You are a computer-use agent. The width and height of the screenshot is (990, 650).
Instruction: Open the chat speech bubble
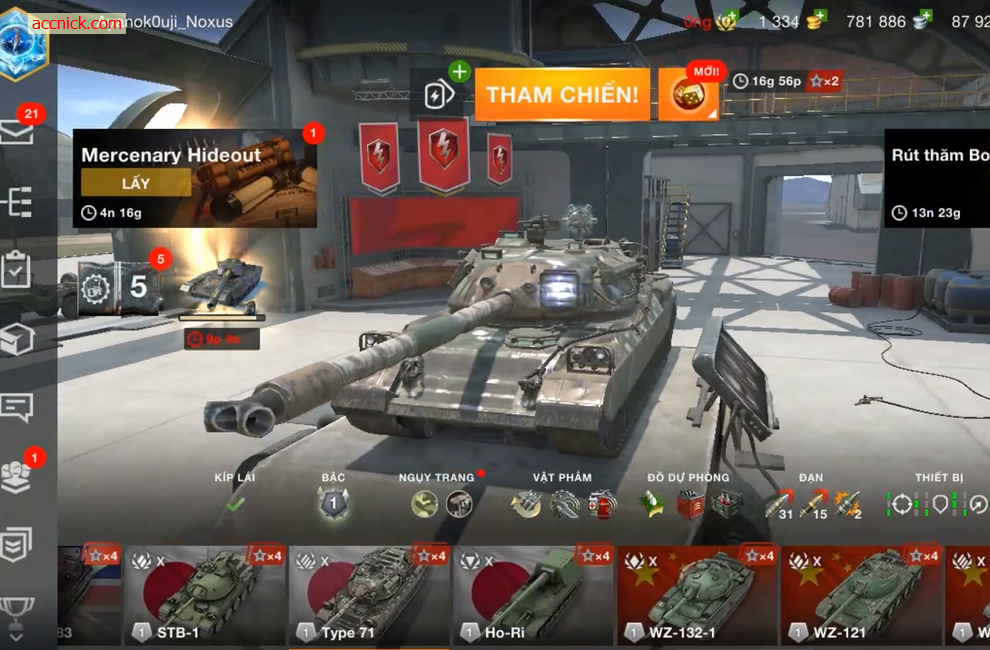(18, 407)
